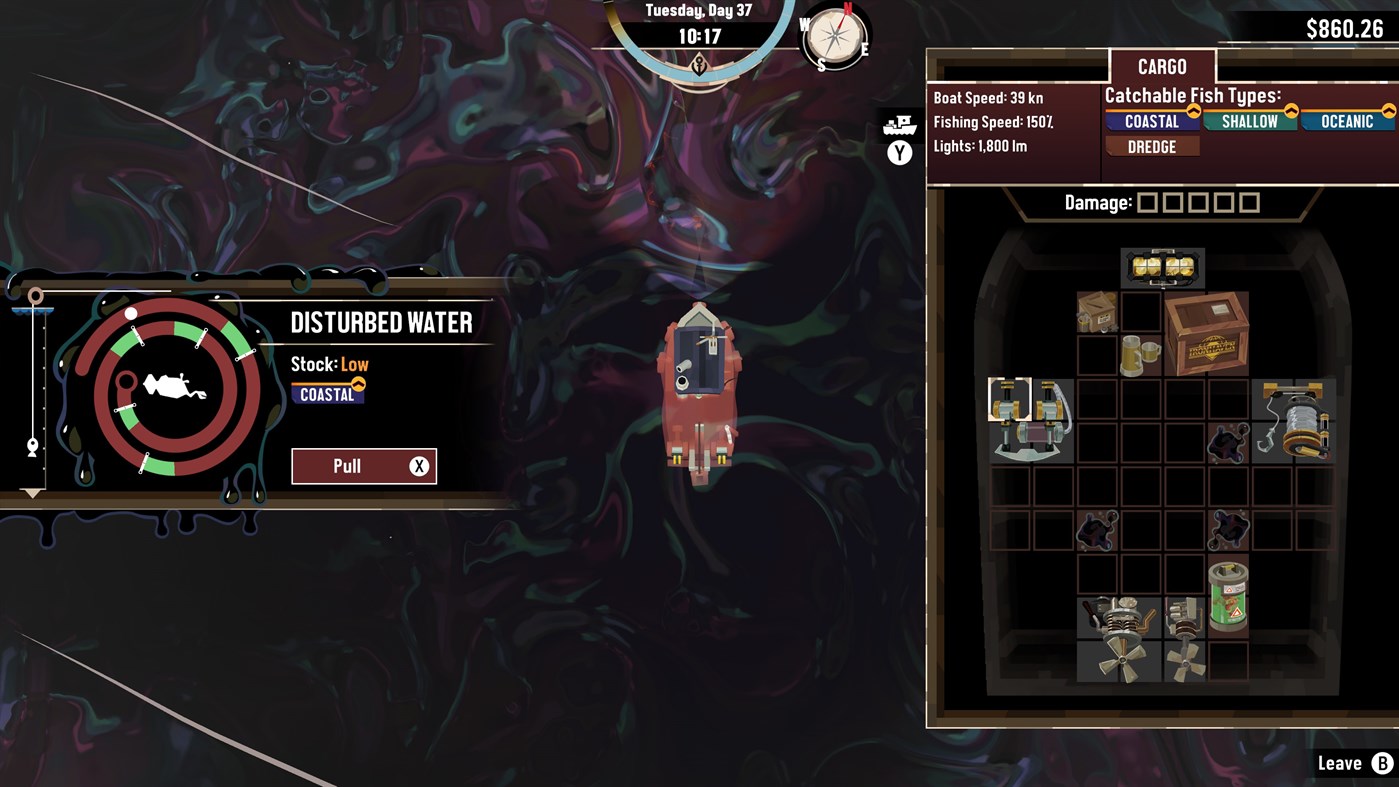Screen dimensions: 1399x787
Task: Select the boat lights at cargo top
Action: coord(1162,268)
